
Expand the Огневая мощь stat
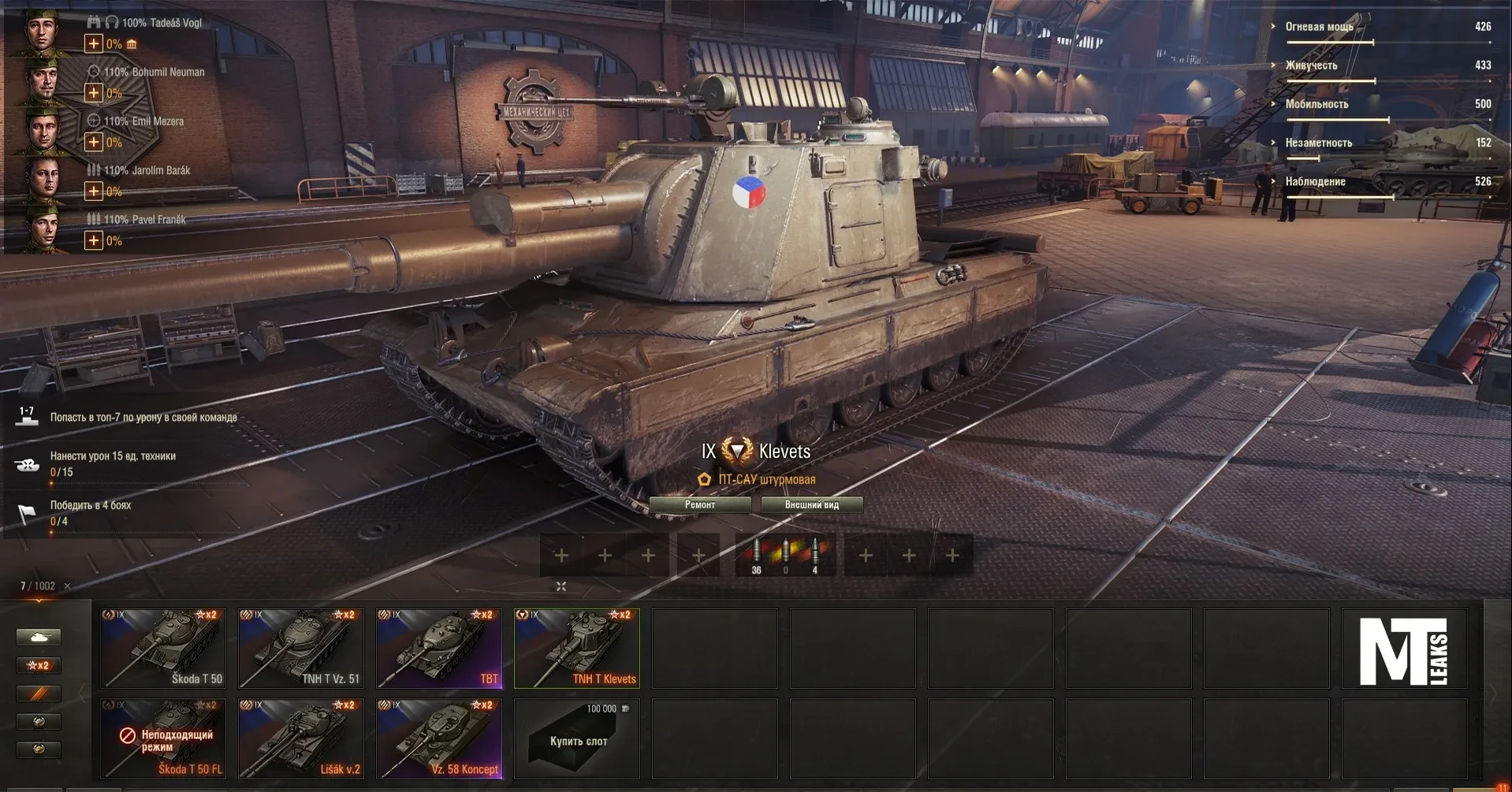pyautogui.click(x=1319, y=27)
